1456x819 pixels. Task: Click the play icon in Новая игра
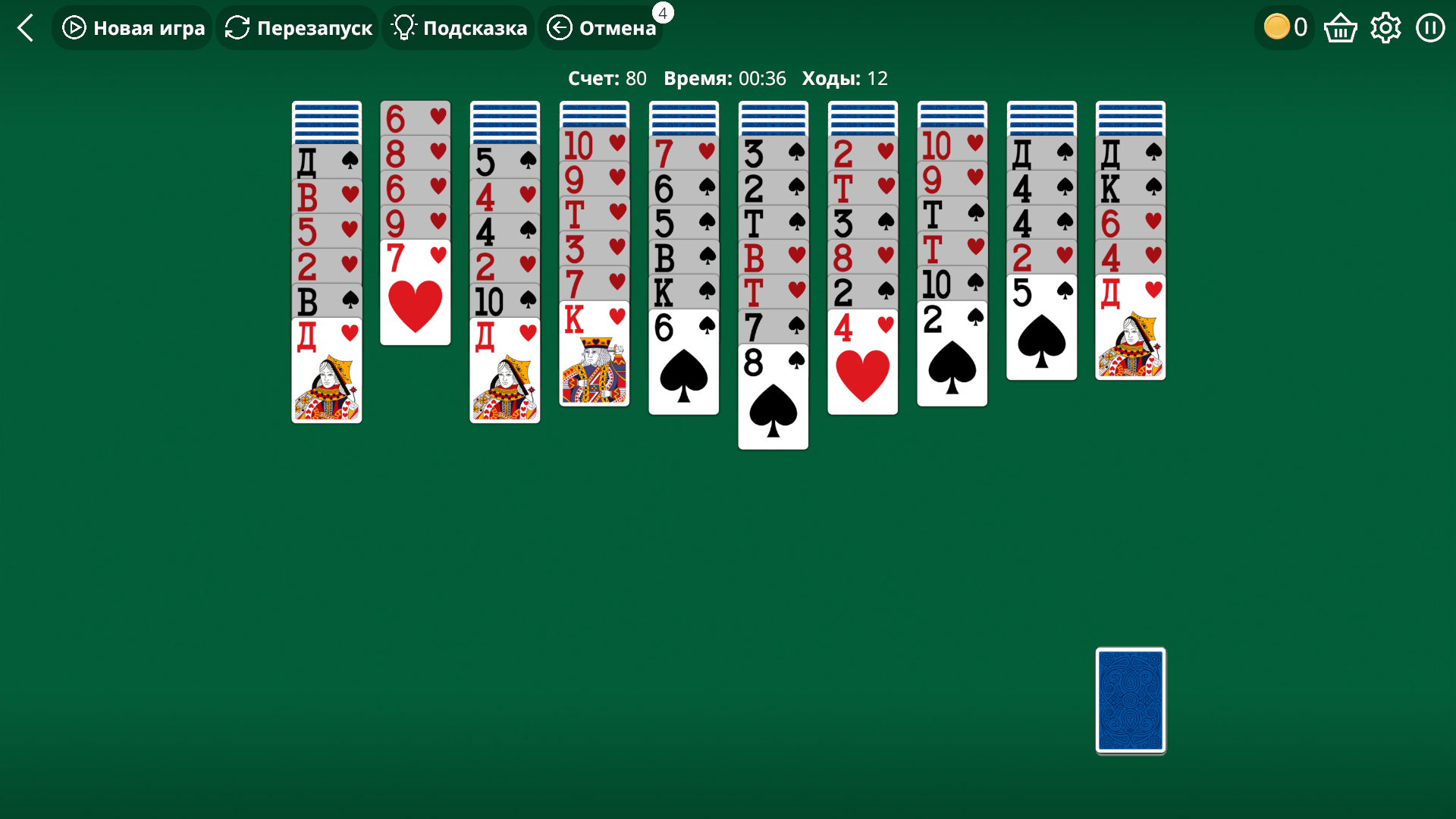[x=73, y=27]
